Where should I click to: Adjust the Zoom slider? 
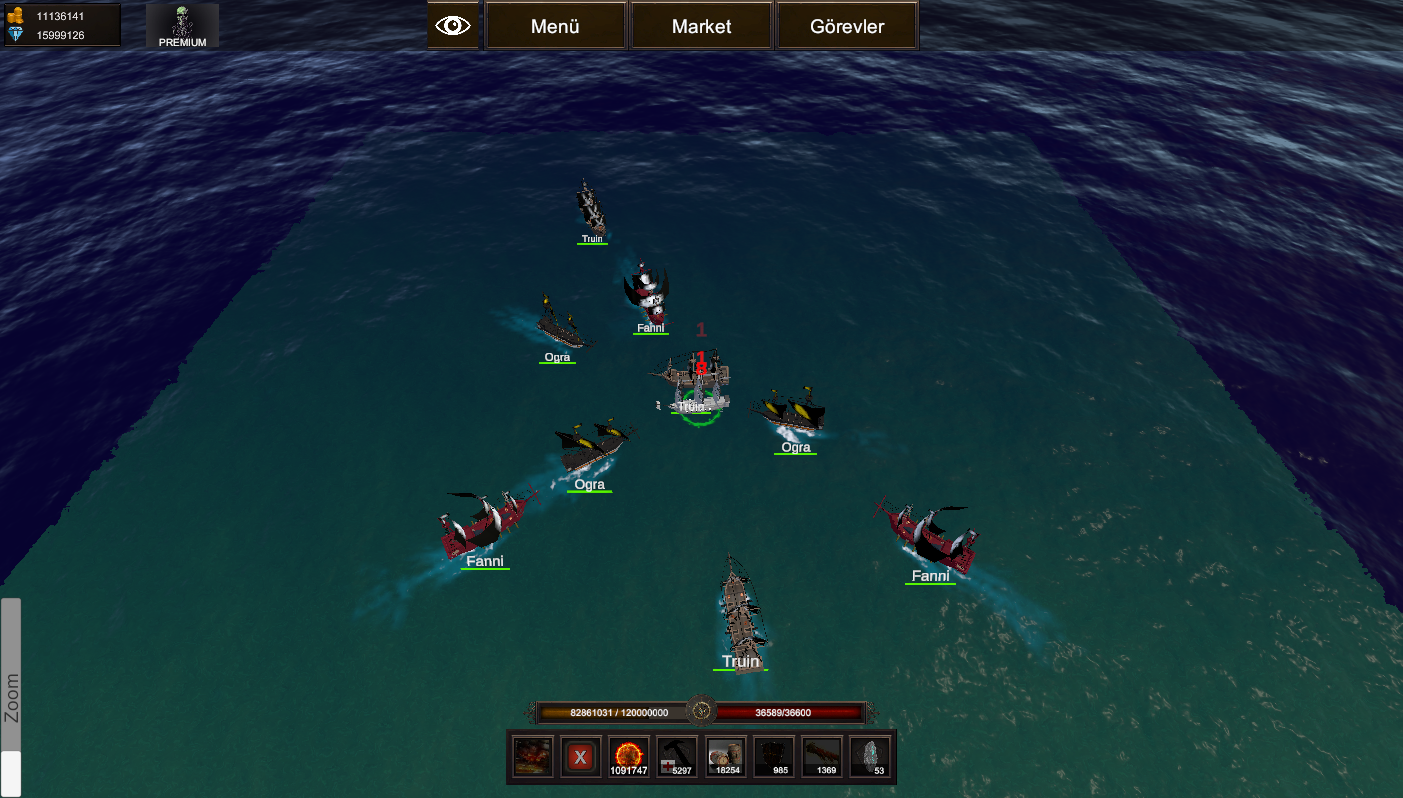point(11,772)
